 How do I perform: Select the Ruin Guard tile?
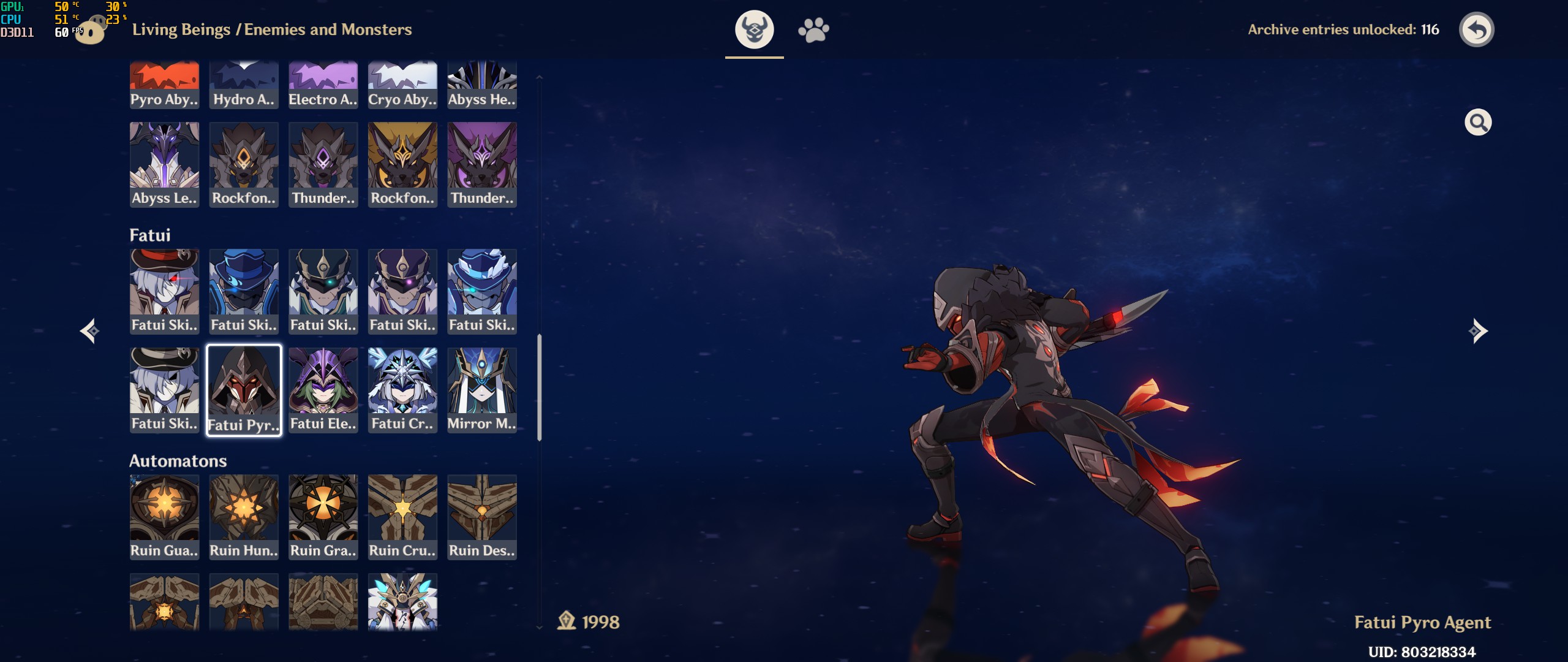[x=164, y=517]
